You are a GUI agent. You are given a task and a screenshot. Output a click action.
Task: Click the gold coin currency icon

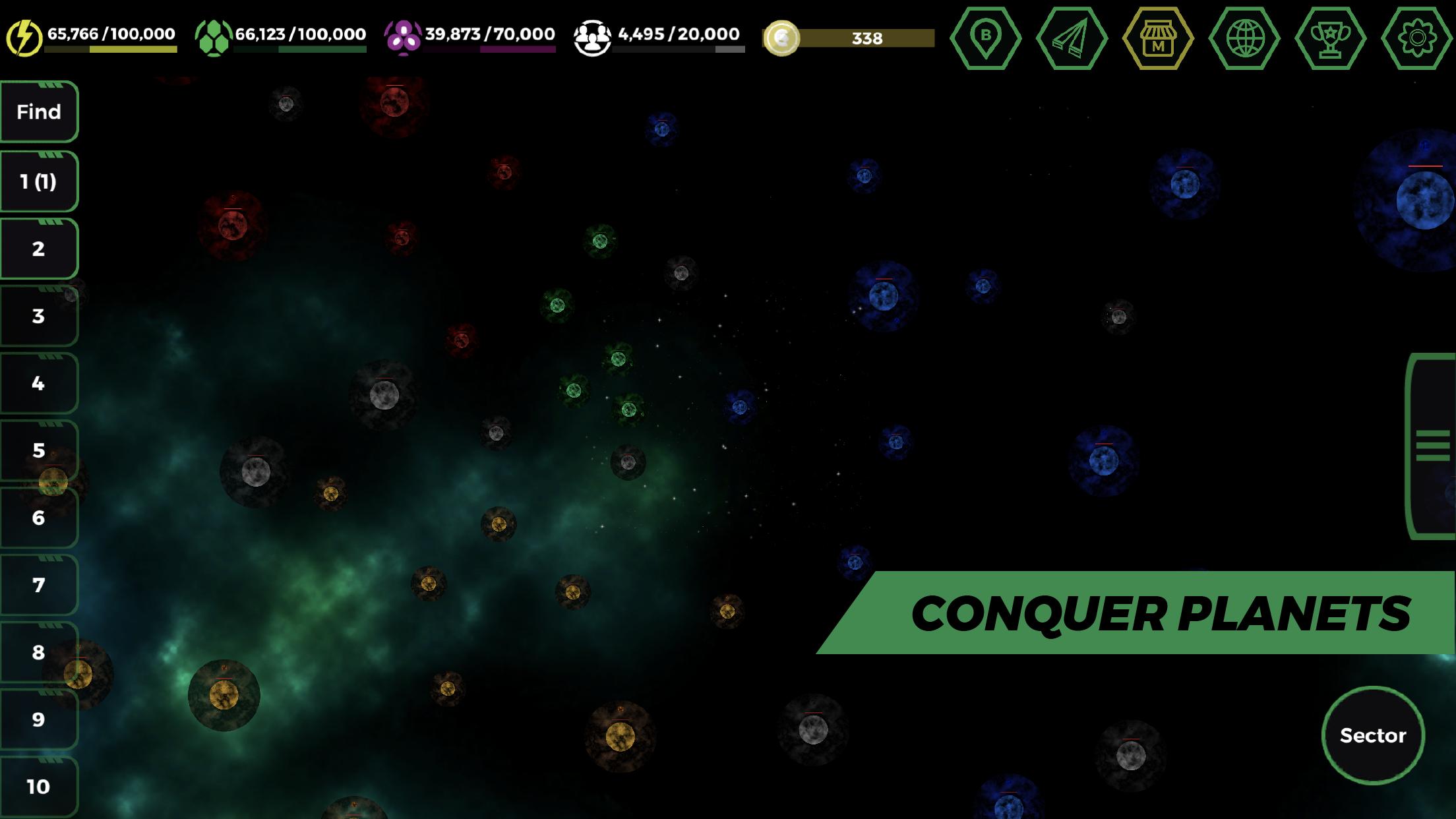(x=783, y=38)
